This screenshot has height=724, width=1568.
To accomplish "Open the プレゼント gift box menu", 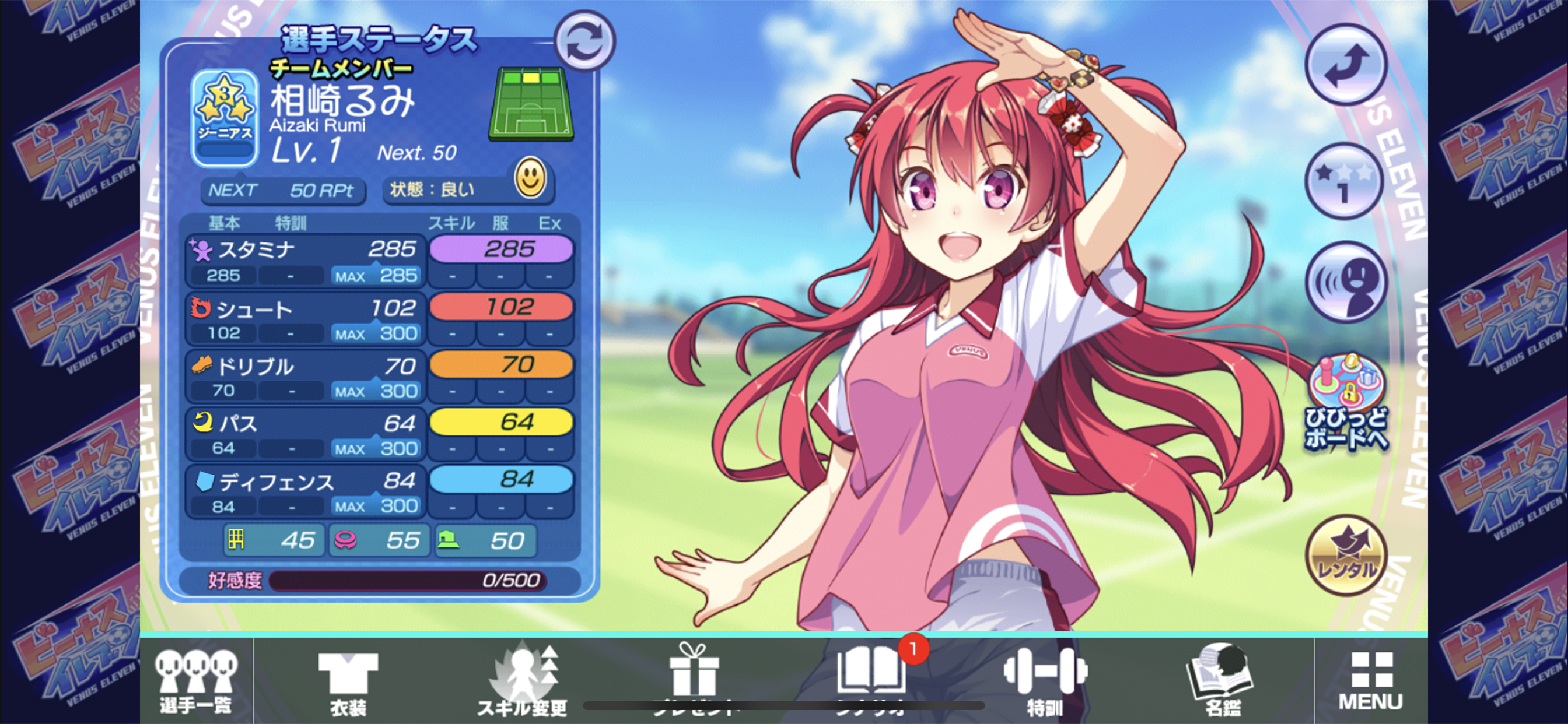I will [x=695, y=679].
